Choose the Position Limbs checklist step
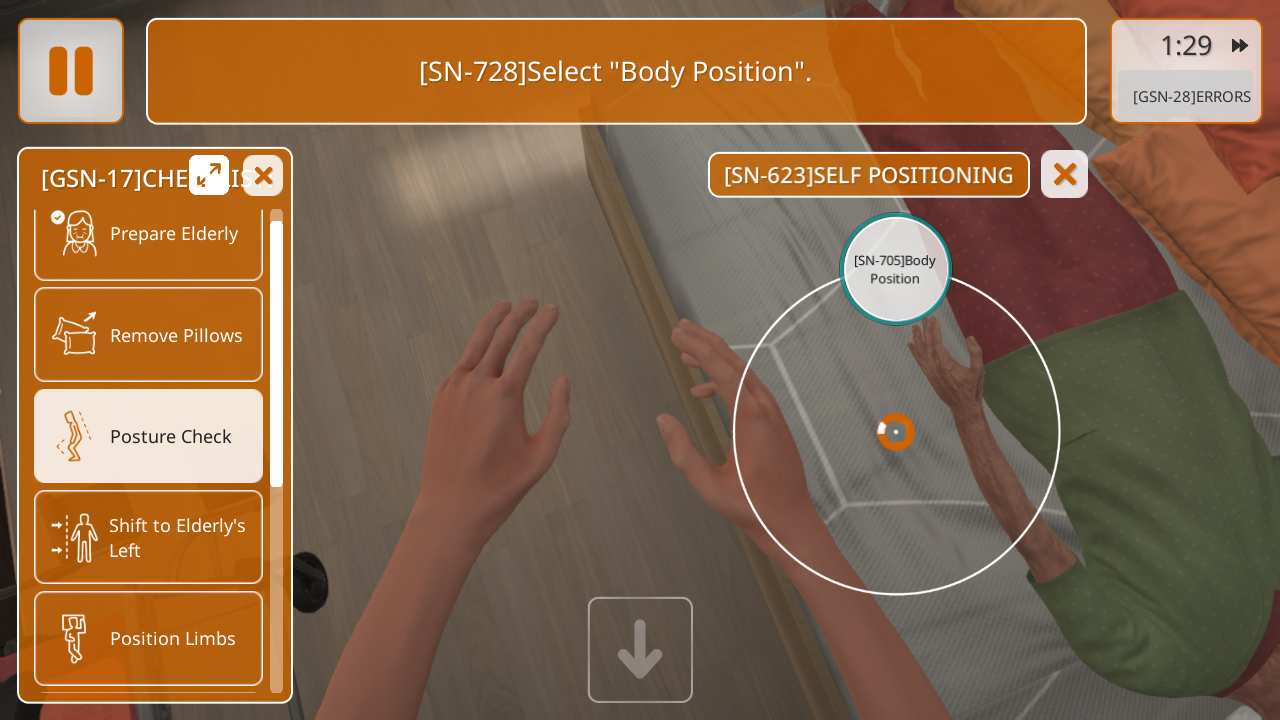This screenshot has height=720, width=1280. pyautogui.click(x=148, y=638)
